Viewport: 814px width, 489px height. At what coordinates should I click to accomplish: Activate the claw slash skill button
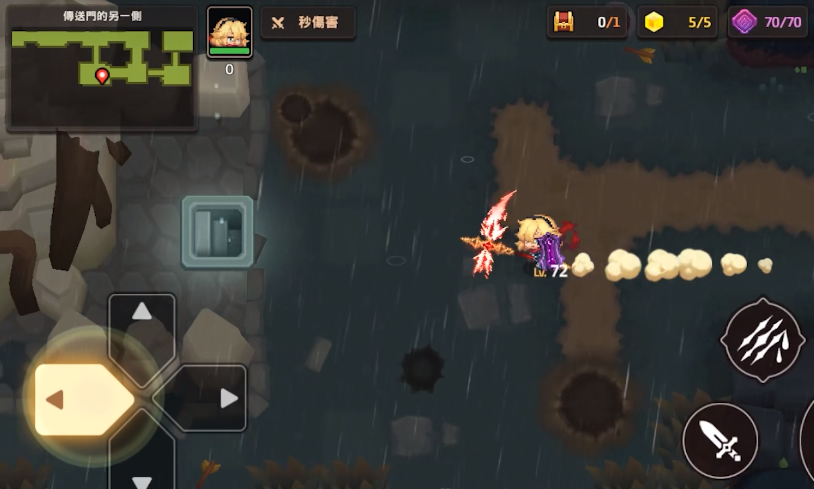[762, 341]
